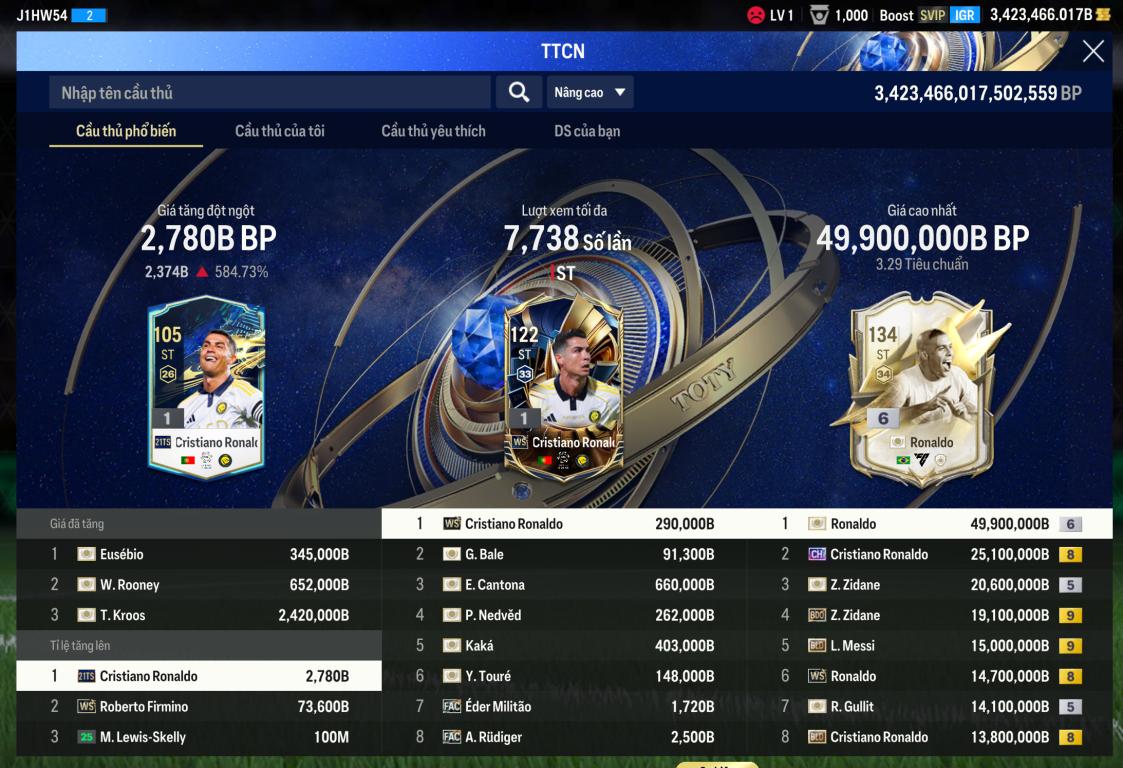The height and width of the screenshot is (768, 1123).
Task: Switch to the Cầu thủ của tôi tab
Action: click(280, 131)
